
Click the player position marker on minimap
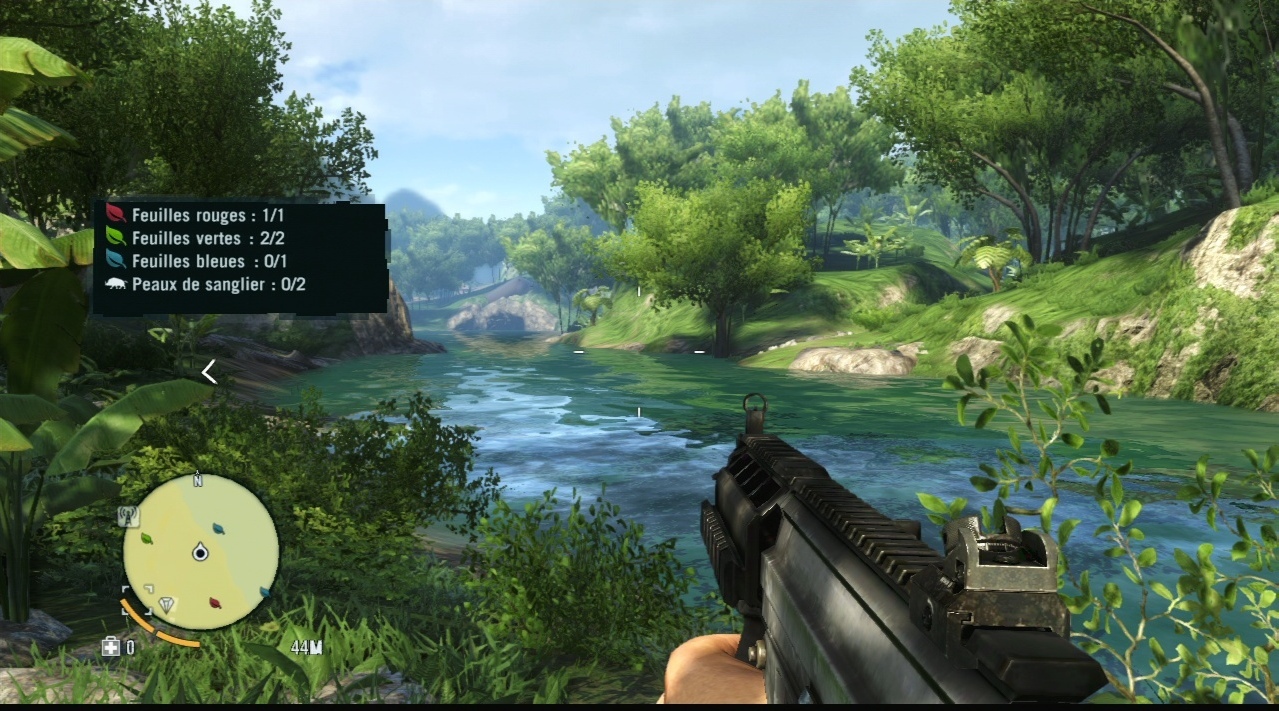click(x=200, y=552)
